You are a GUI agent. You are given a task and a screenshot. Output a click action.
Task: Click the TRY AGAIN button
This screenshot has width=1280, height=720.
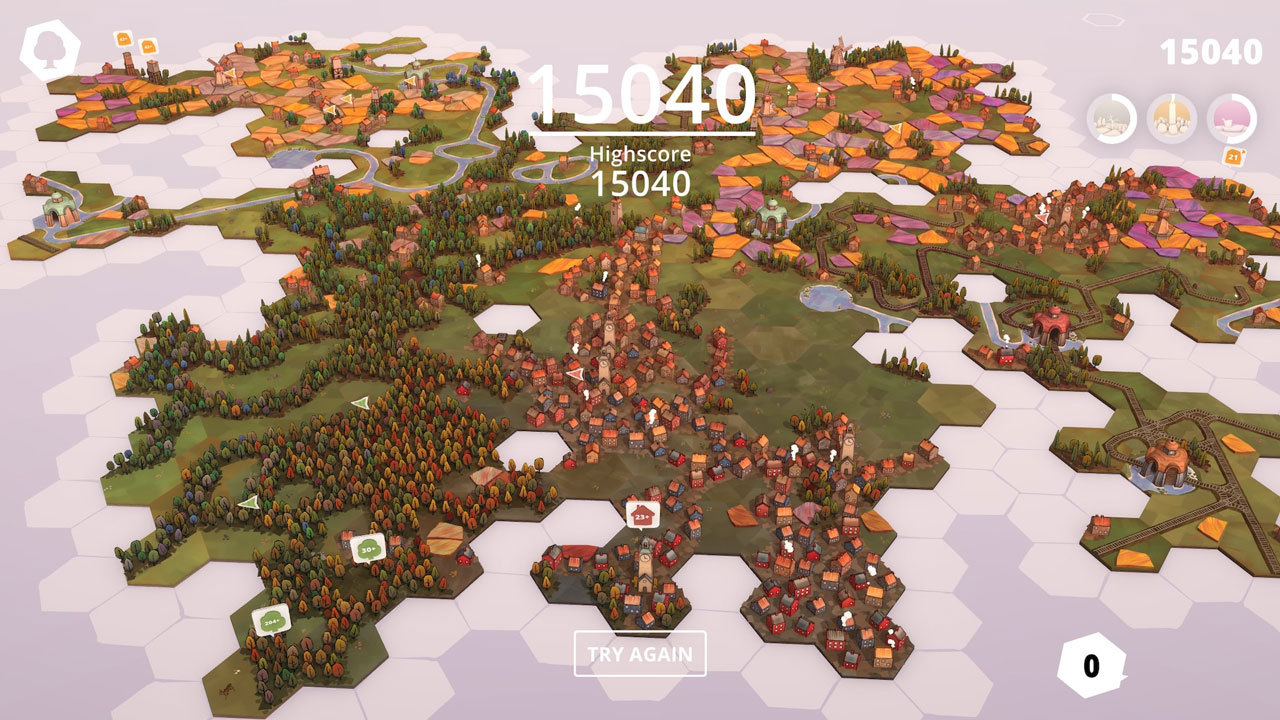click(640, 654)
